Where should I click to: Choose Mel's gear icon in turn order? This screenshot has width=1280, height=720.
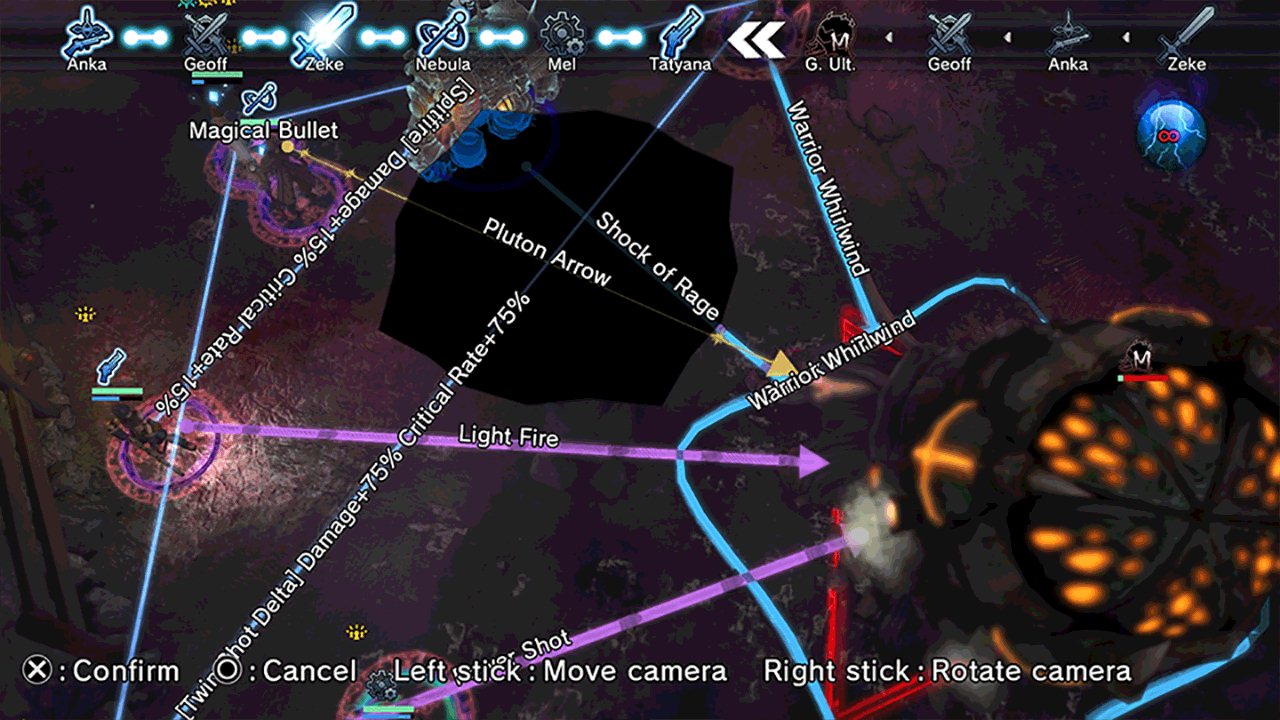(x=561, y=36)
